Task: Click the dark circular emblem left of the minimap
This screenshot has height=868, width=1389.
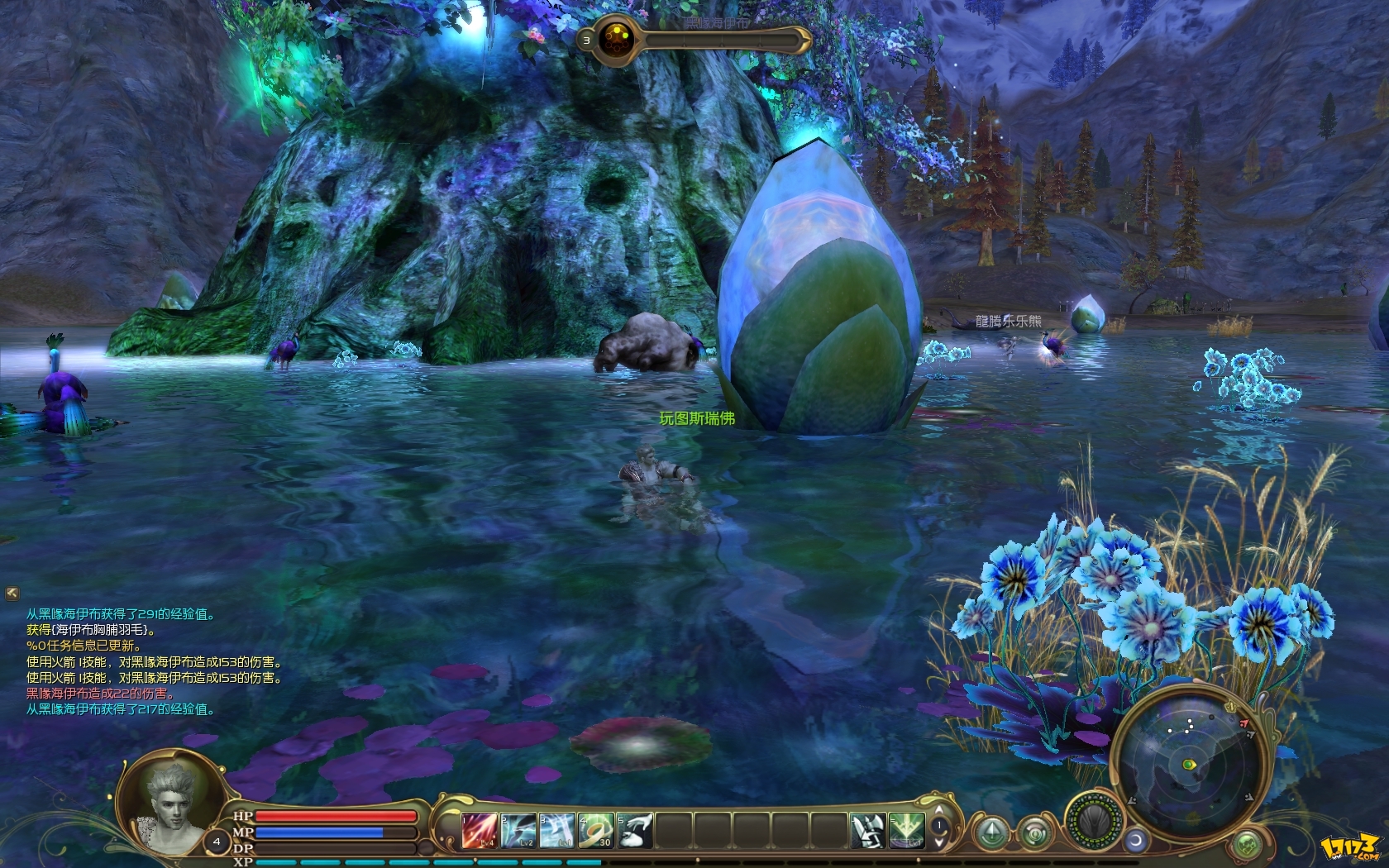Action: click(1095, 819)
